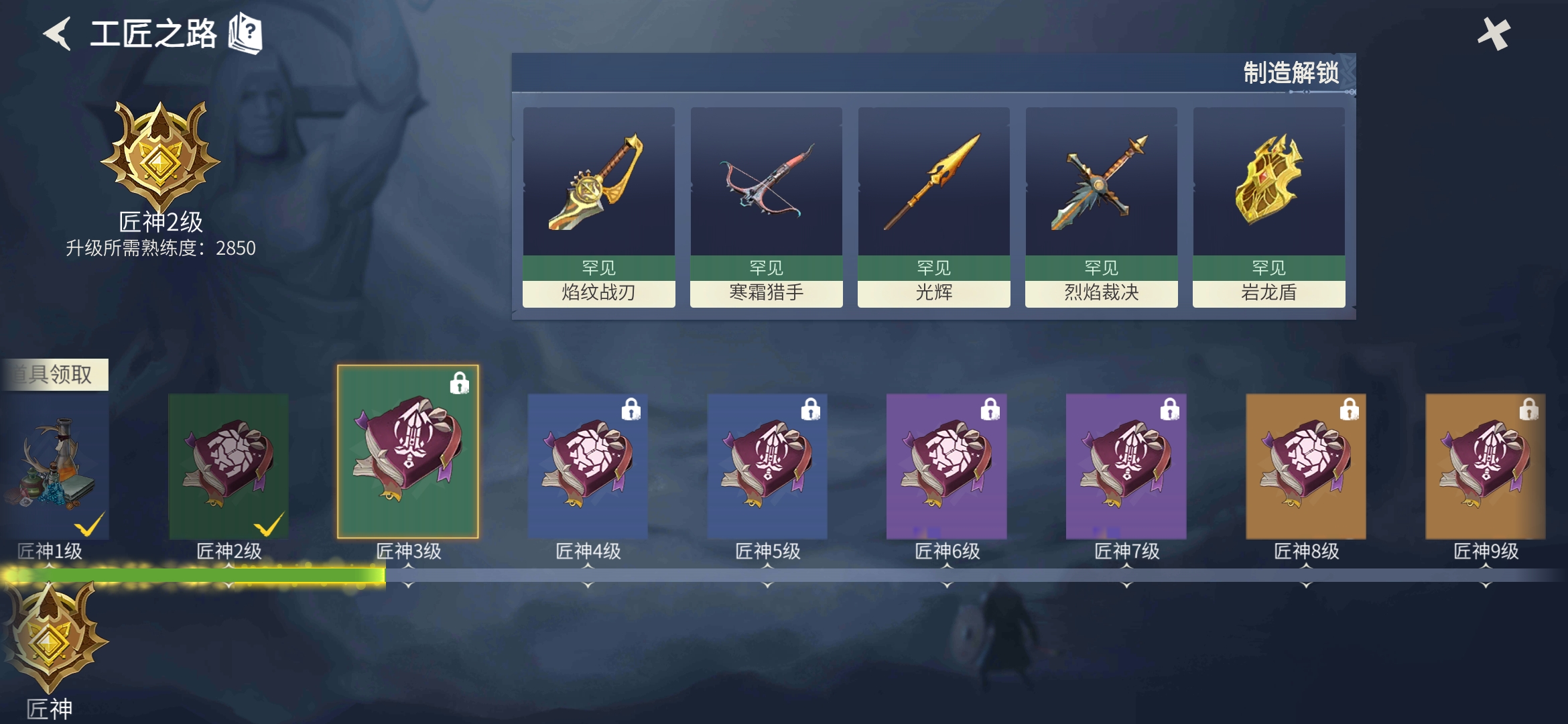Select the 焰纹战刃 weapon card

pyautogui.click(x=598, y=206)
